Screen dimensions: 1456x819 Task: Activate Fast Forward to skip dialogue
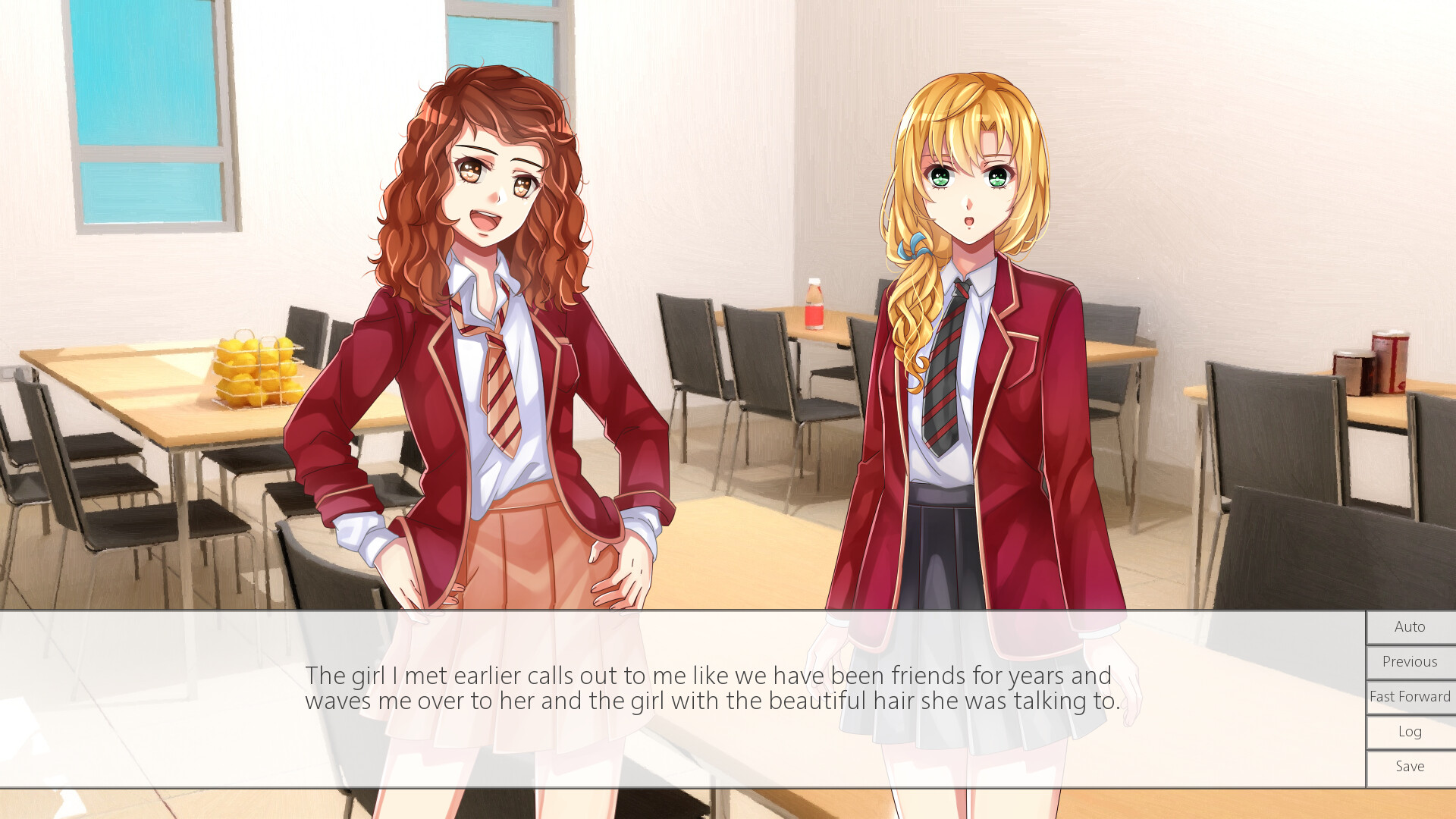tap(1409, 696)
